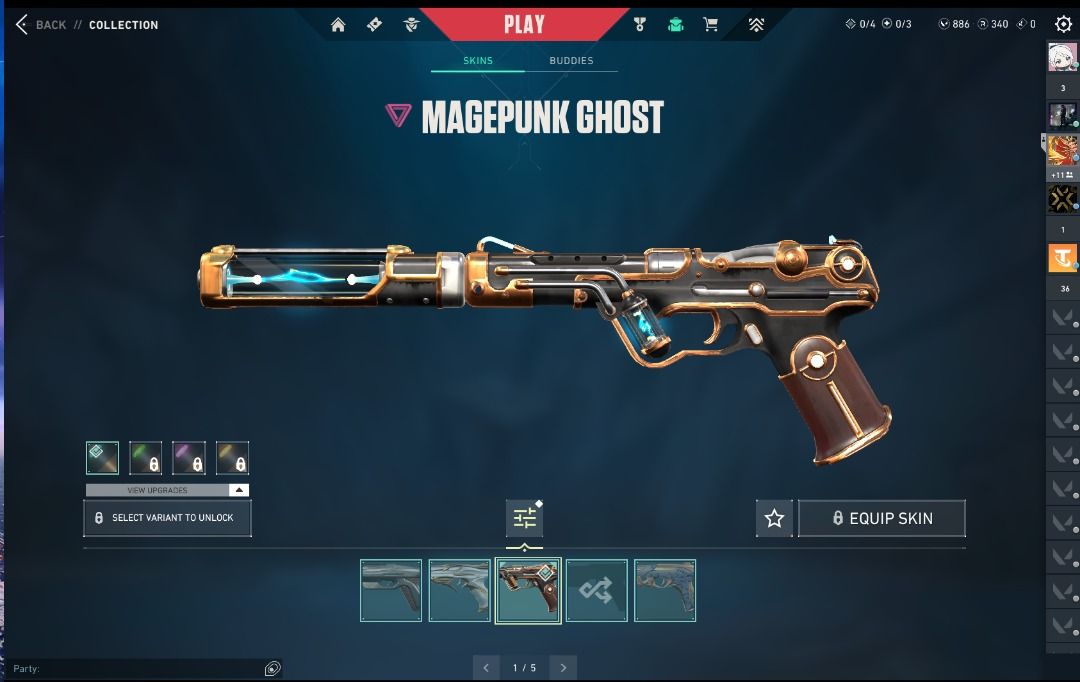This screenshot has width=1080, height=682.
Task: Switch to the Buddies tab
Action: coord(571,61)
